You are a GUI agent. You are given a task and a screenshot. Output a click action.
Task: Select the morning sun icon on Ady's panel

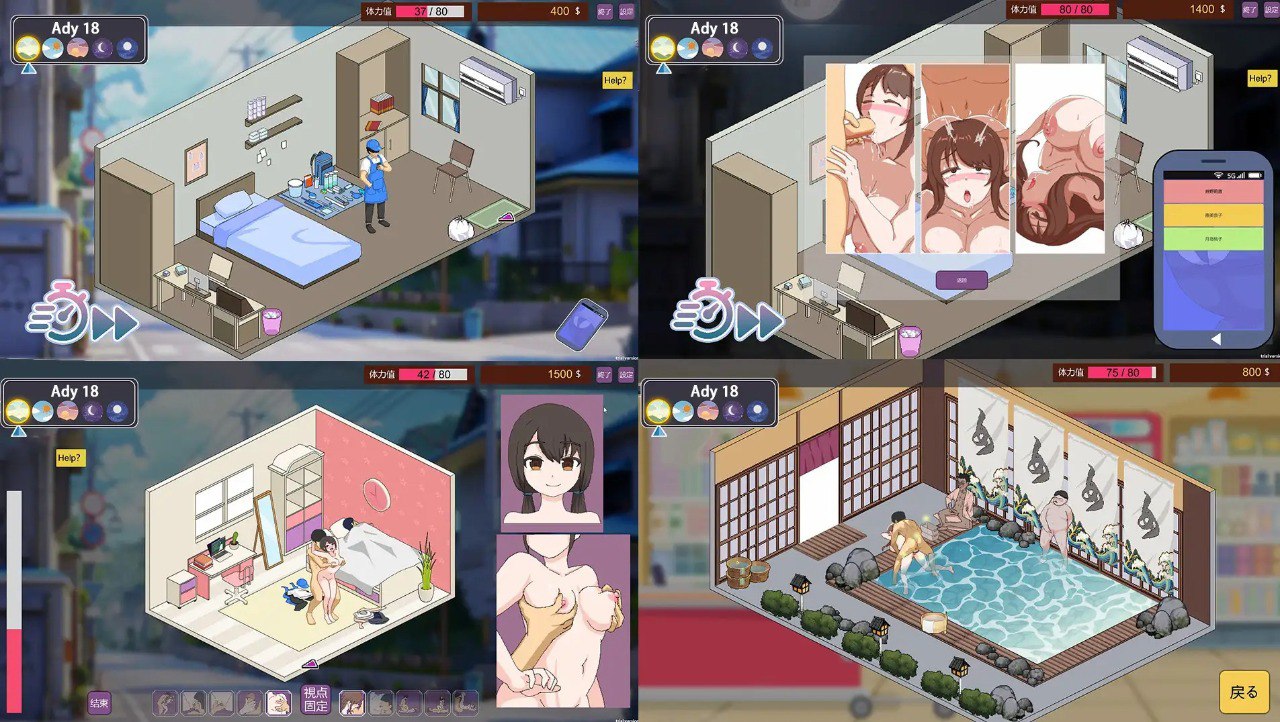[x=27, y=46]
